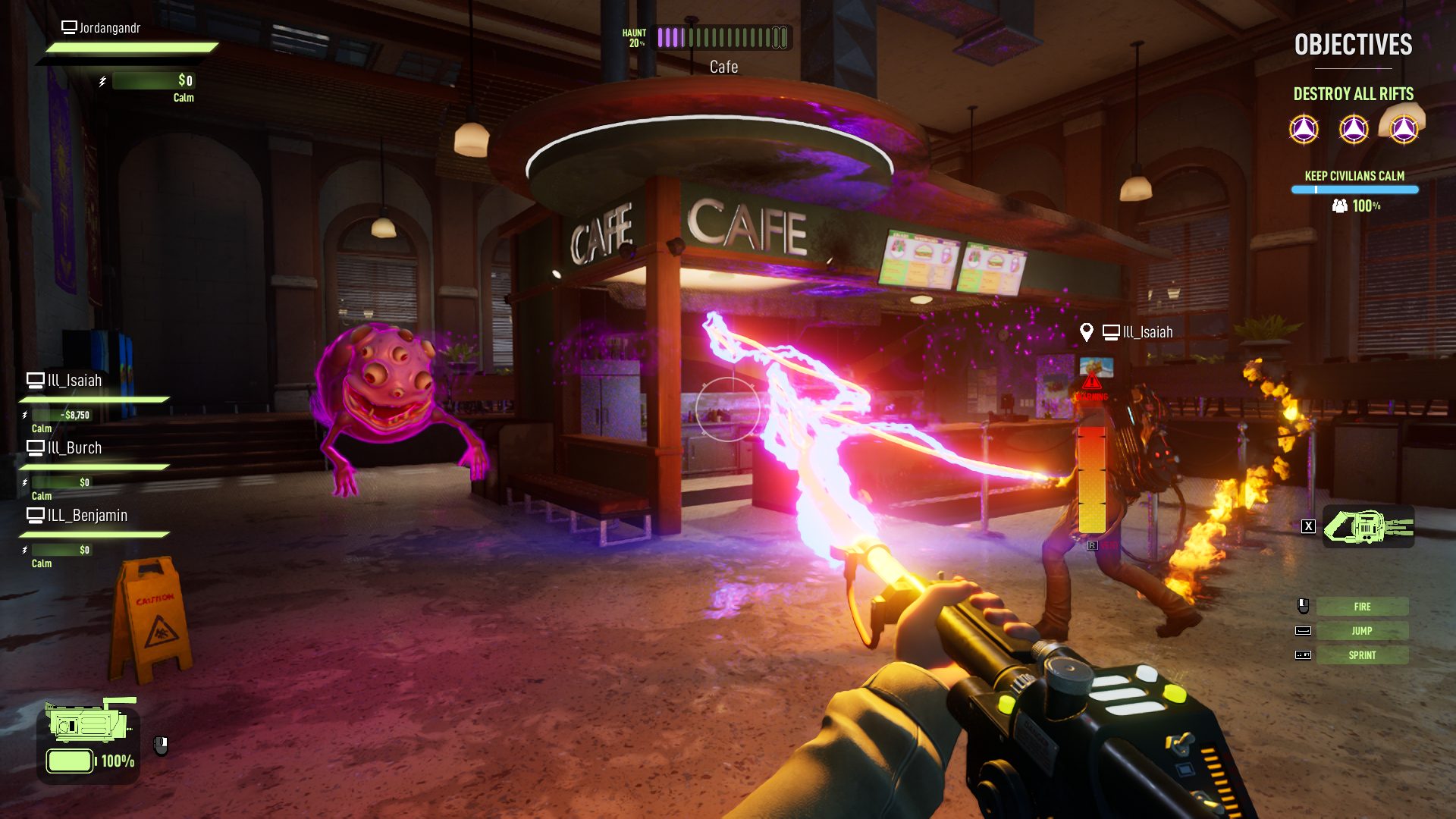This screenshot has height=819, width=1456.
Task: Click the monitor icon on Ill_Isaiah's nameplate
Action: pos(35,380)
